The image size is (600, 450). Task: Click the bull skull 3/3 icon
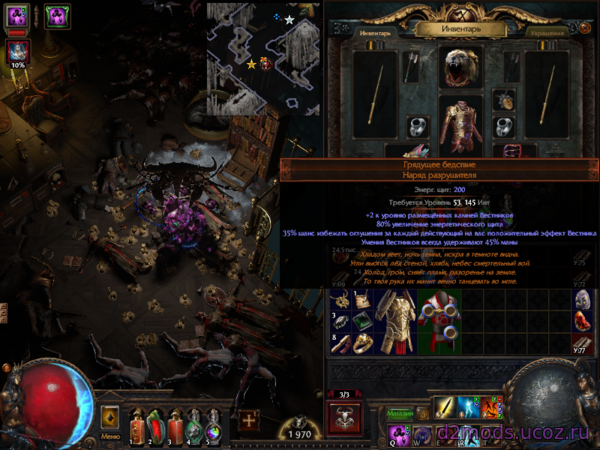(x=345, y=417)
